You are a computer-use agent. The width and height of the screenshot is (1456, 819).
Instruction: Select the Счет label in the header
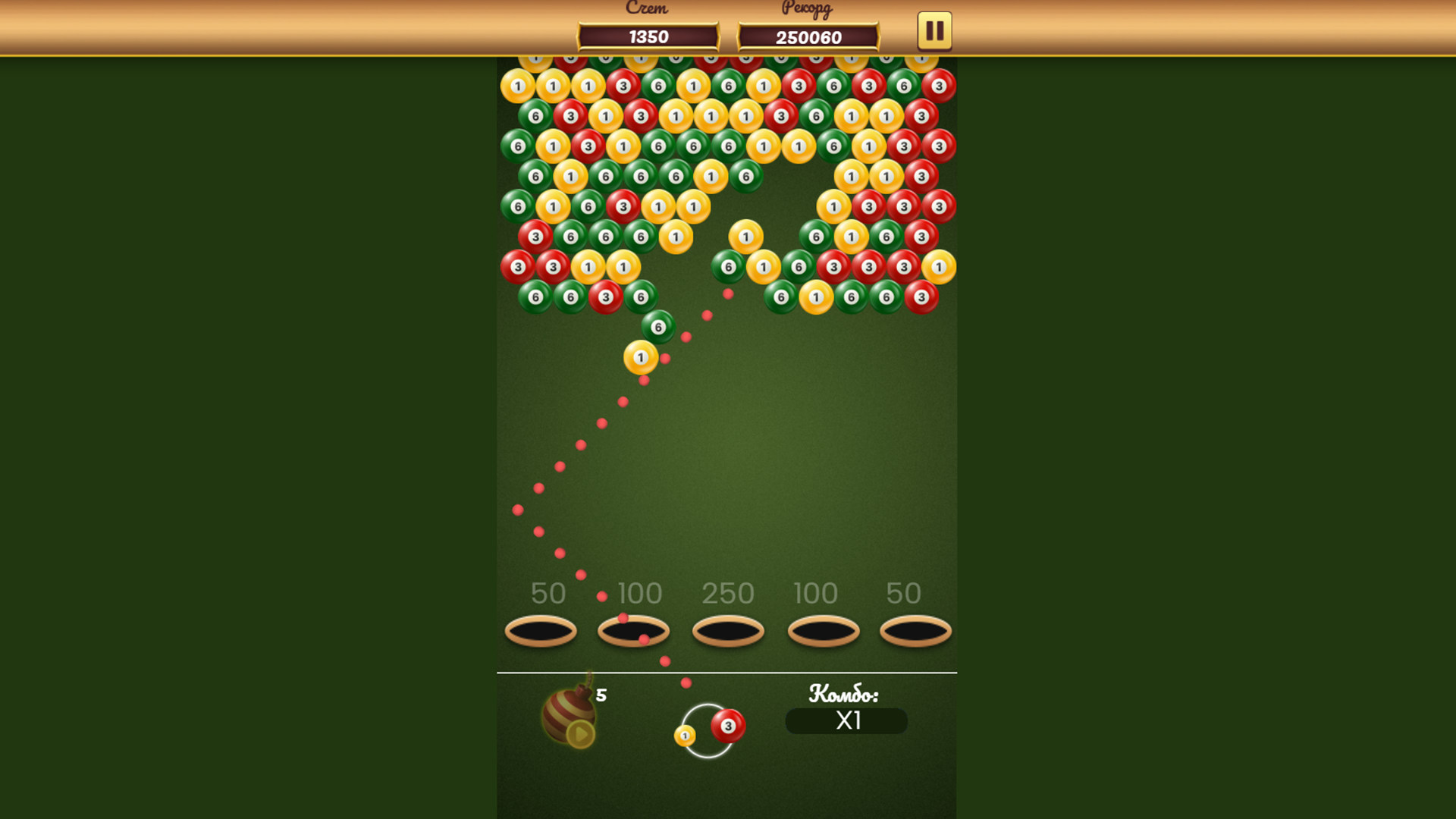tap(646, 9)
